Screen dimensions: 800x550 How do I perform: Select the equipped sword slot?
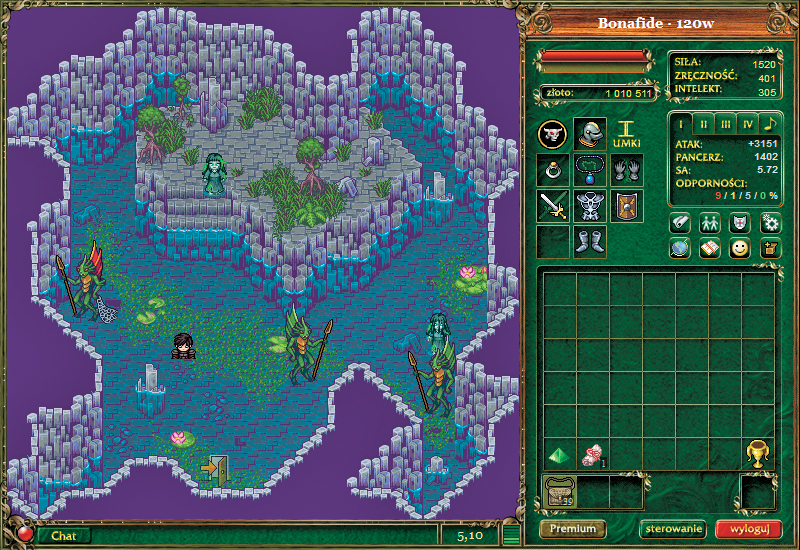(552, 206)
